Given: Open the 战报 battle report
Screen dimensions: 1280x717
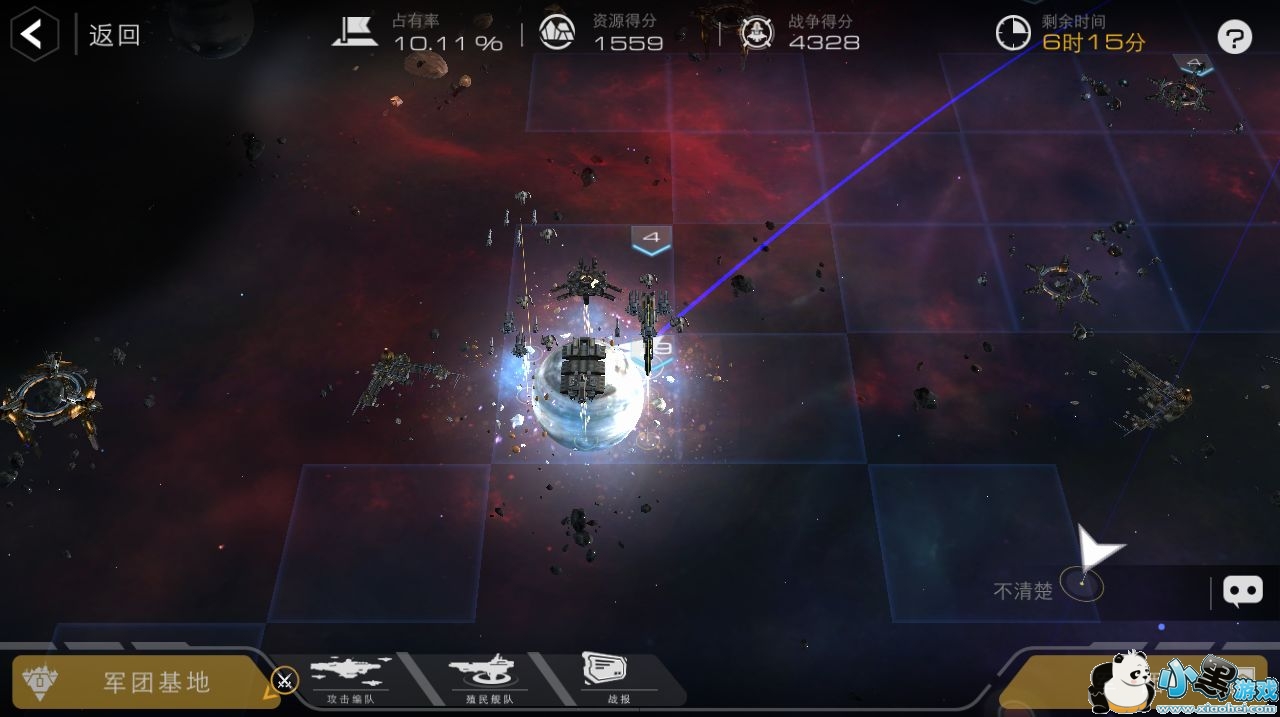Looking at the screenshot, I should 604,679.
